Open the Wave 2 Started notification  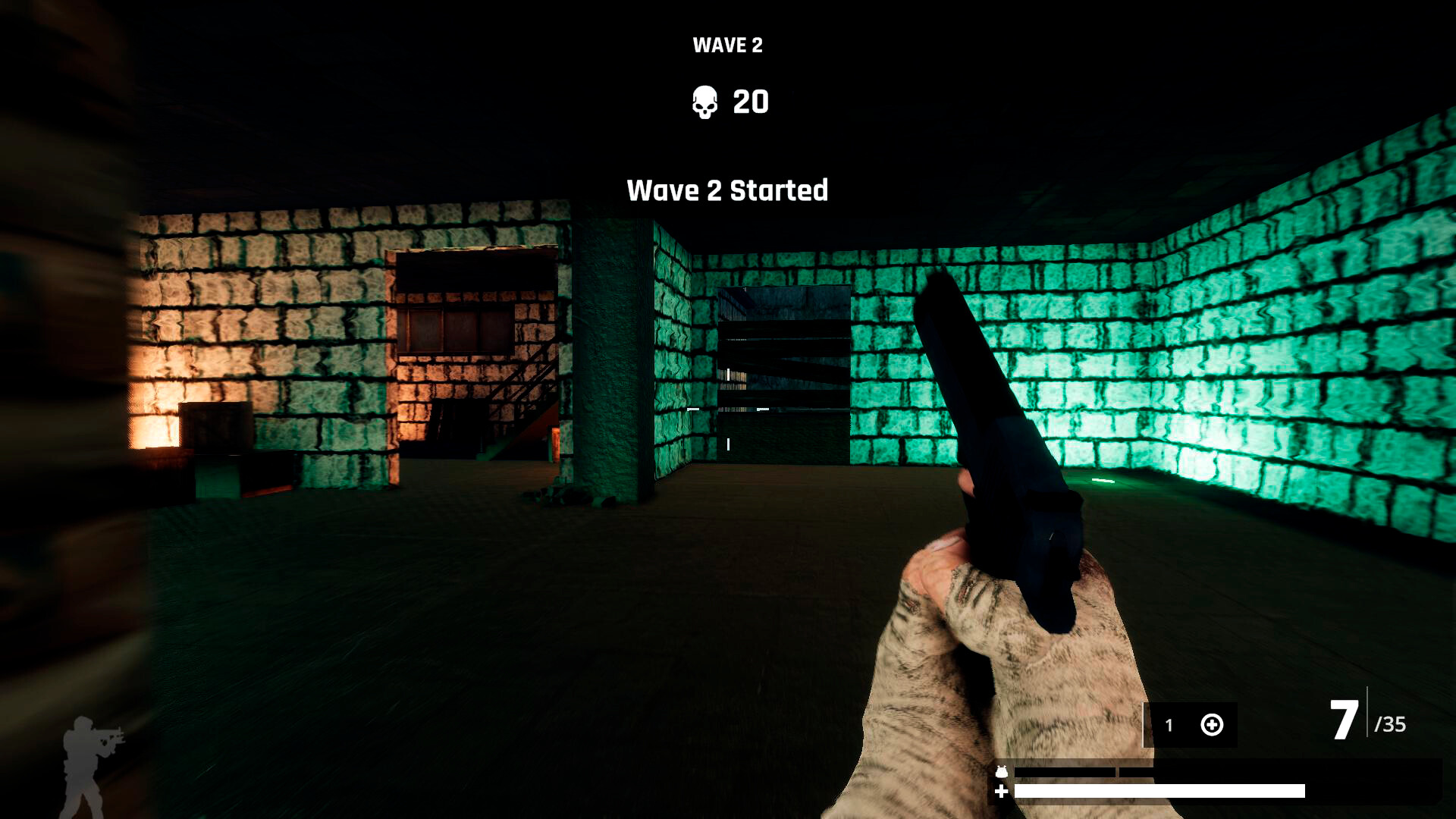coord(728,191)
